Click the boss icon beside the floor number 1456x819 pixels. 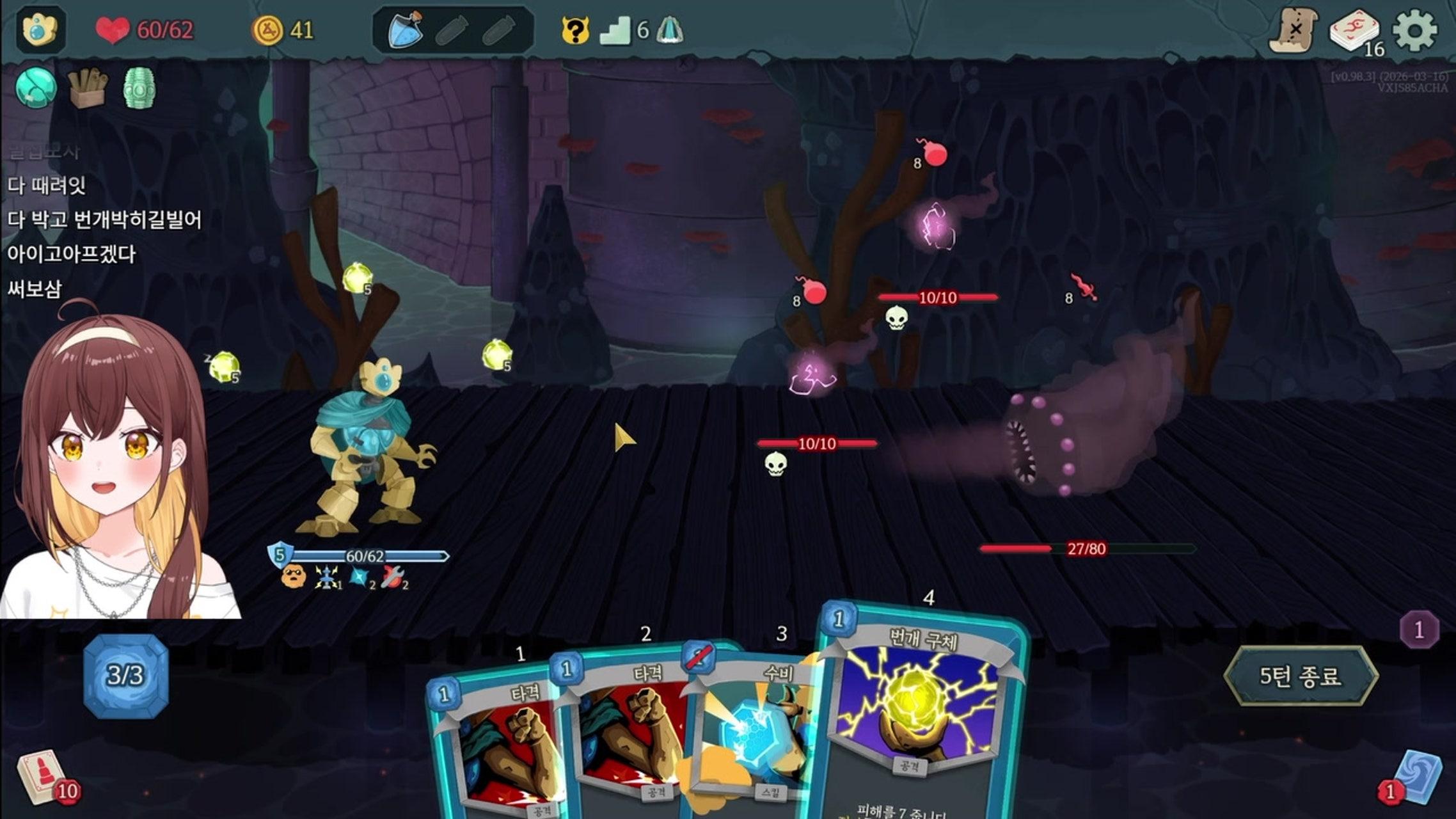click(x=669, y=29)
